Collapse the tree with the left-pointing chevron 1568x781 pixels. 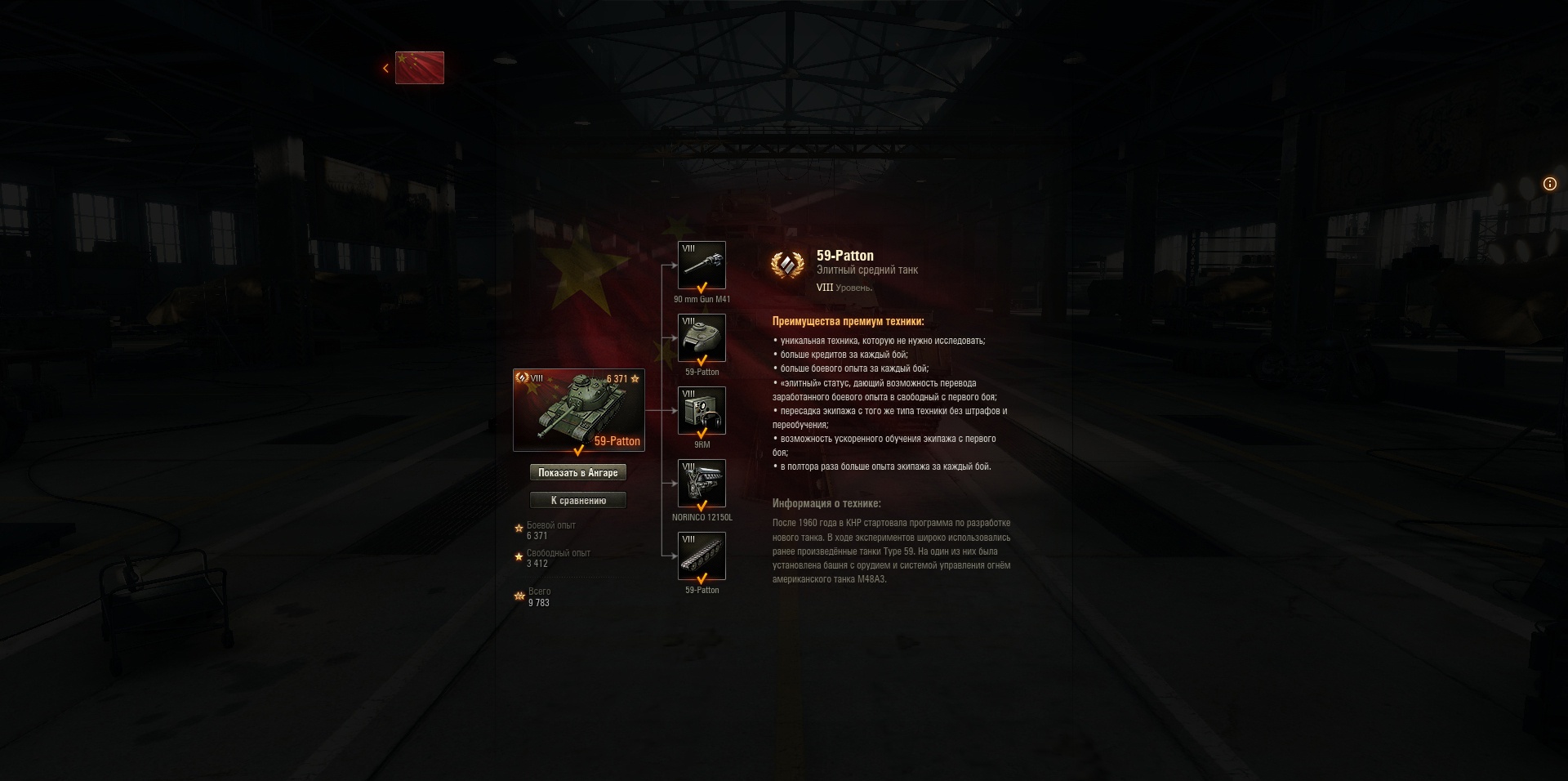click(385, 68)
